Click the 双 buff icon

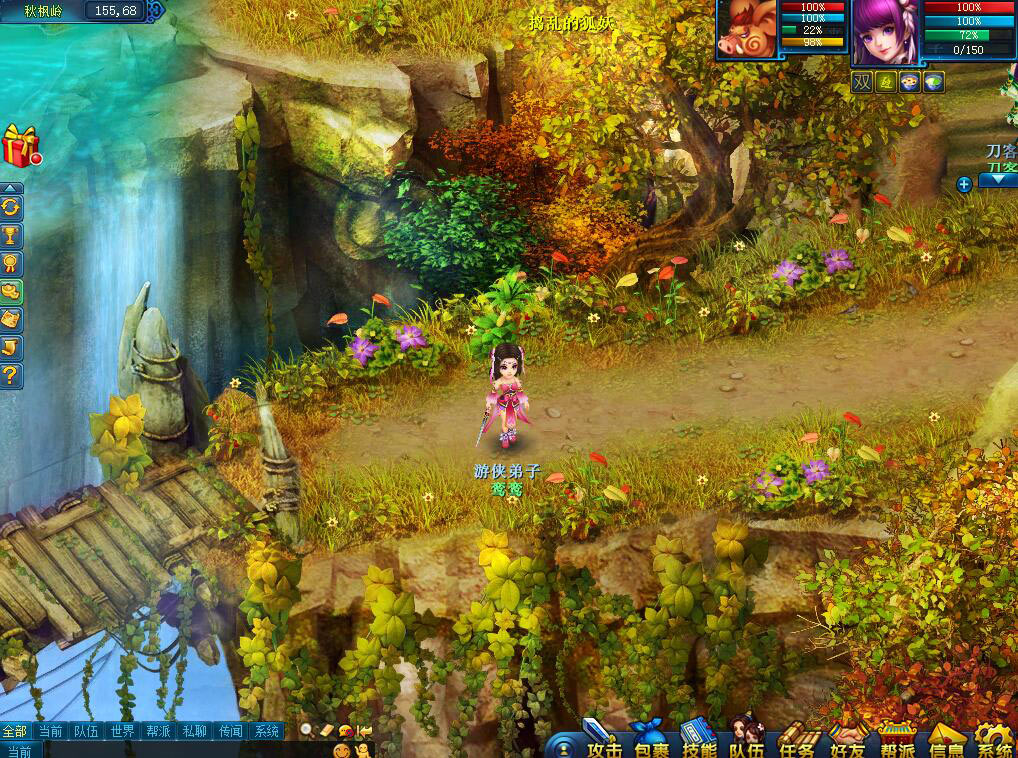pos(862,83)
